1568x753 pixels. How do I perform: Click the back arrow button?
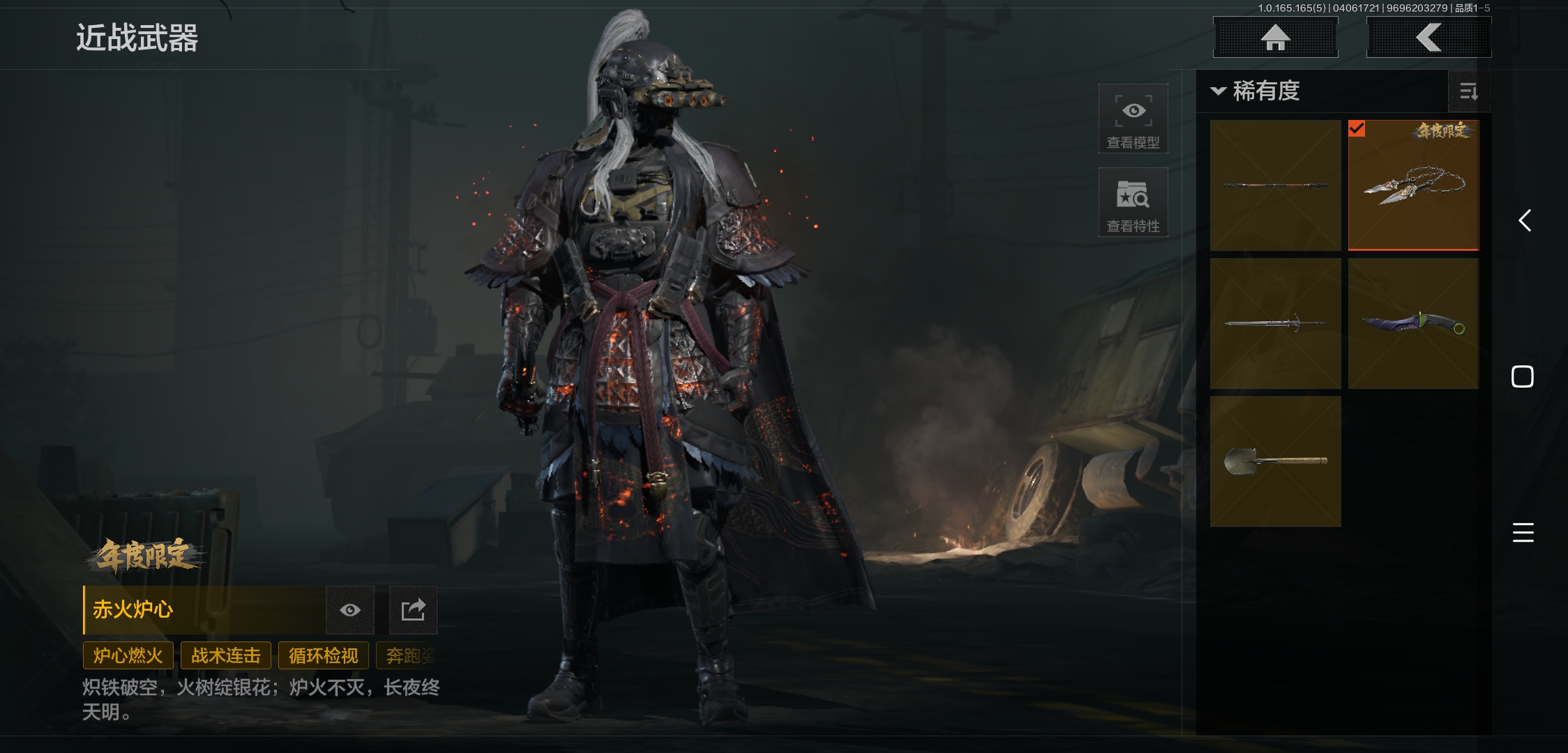point(1428,38)
